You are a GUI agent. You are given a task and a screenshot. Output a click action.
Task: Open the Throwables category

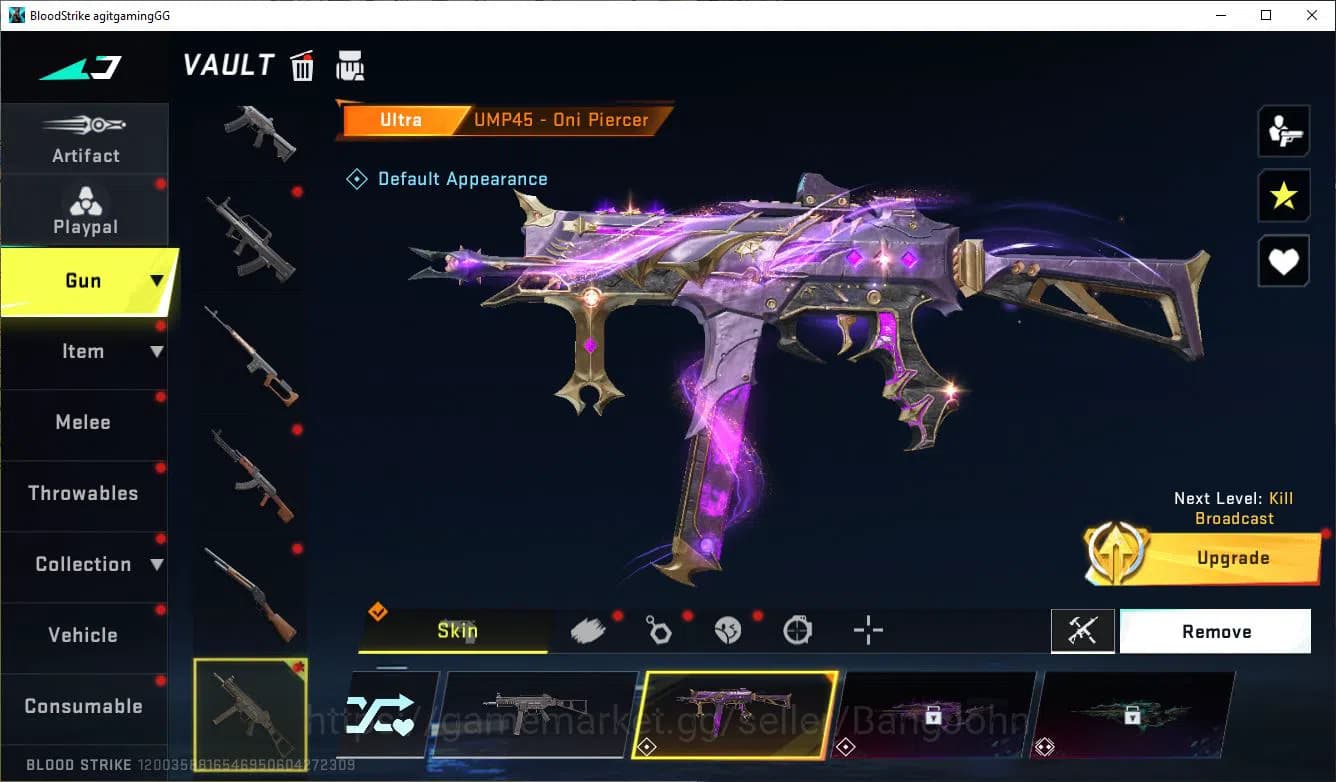coord(85,493)
